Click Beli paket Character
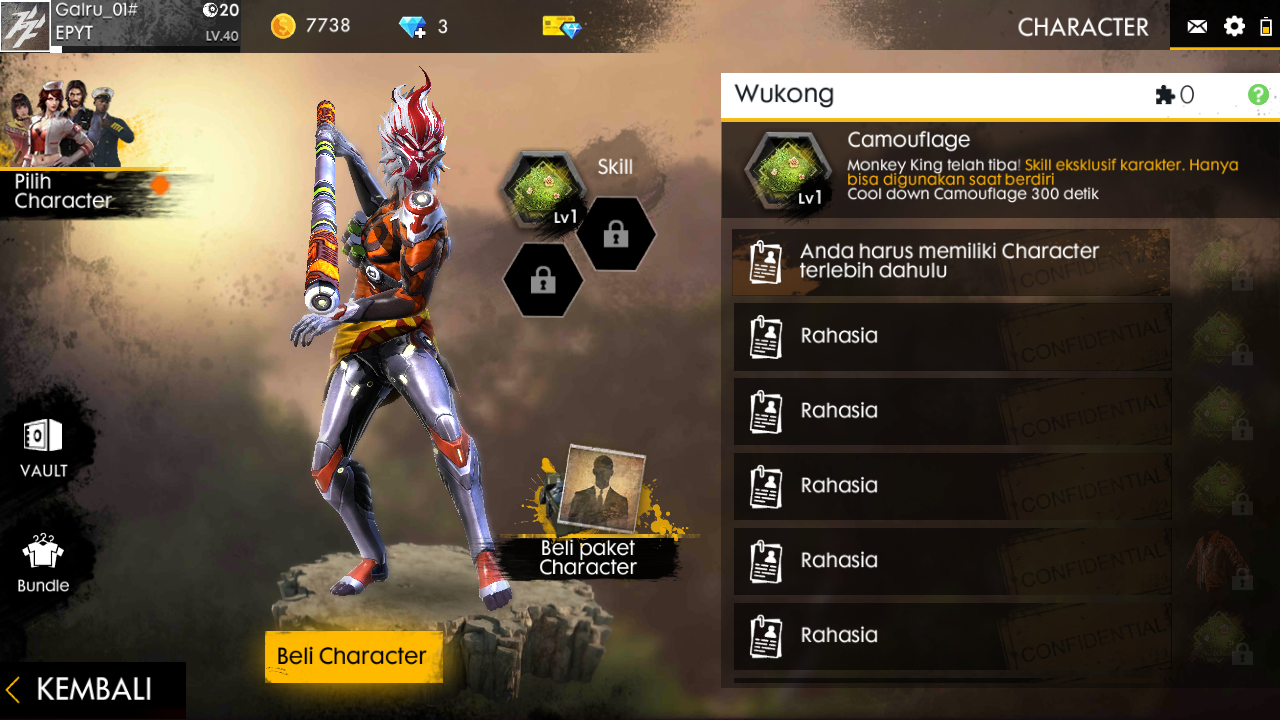 597,557
